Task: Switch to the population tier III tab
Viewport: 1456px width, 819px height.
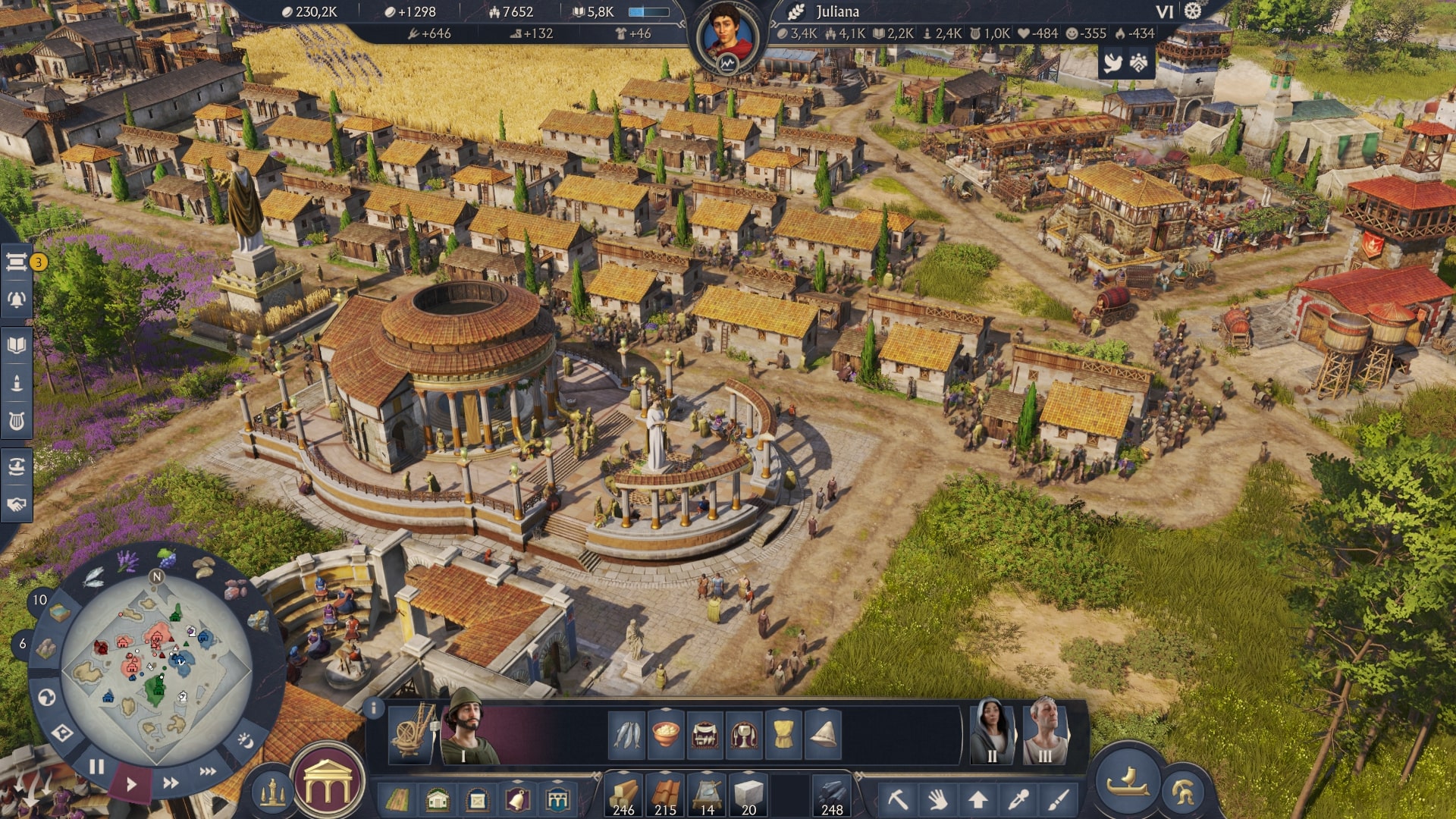Action: coord(1044,734)
